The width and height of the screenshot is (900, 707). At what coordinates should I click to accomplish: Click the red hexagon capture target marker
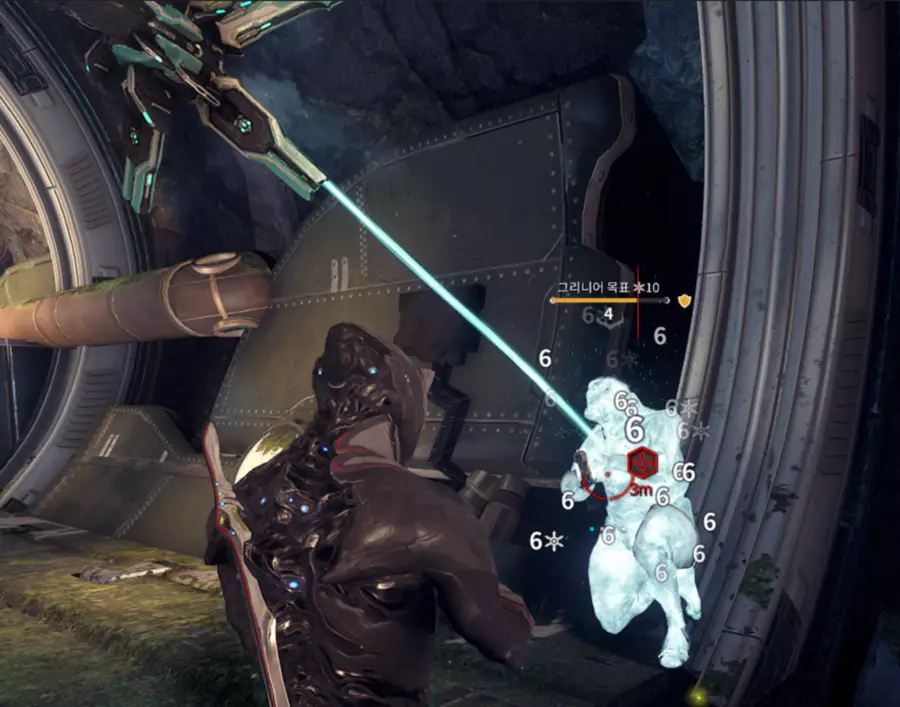tap(641, 462)
